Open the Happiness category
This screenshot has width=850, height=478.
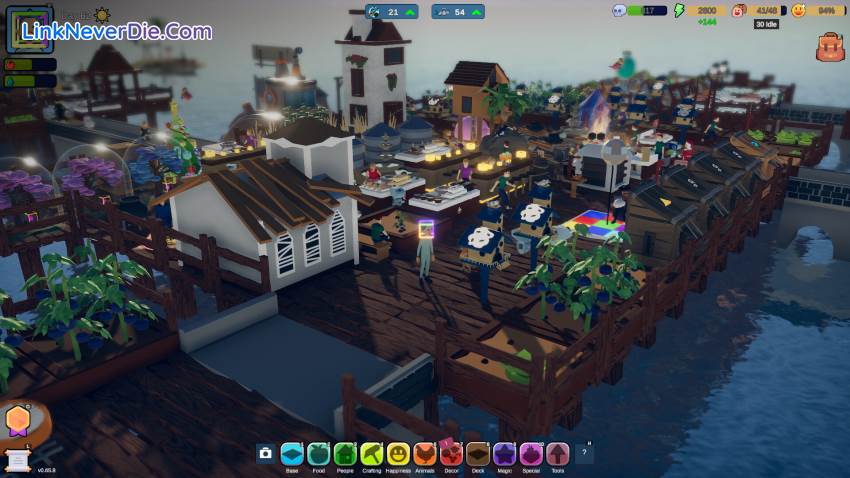tap(398, 454)
